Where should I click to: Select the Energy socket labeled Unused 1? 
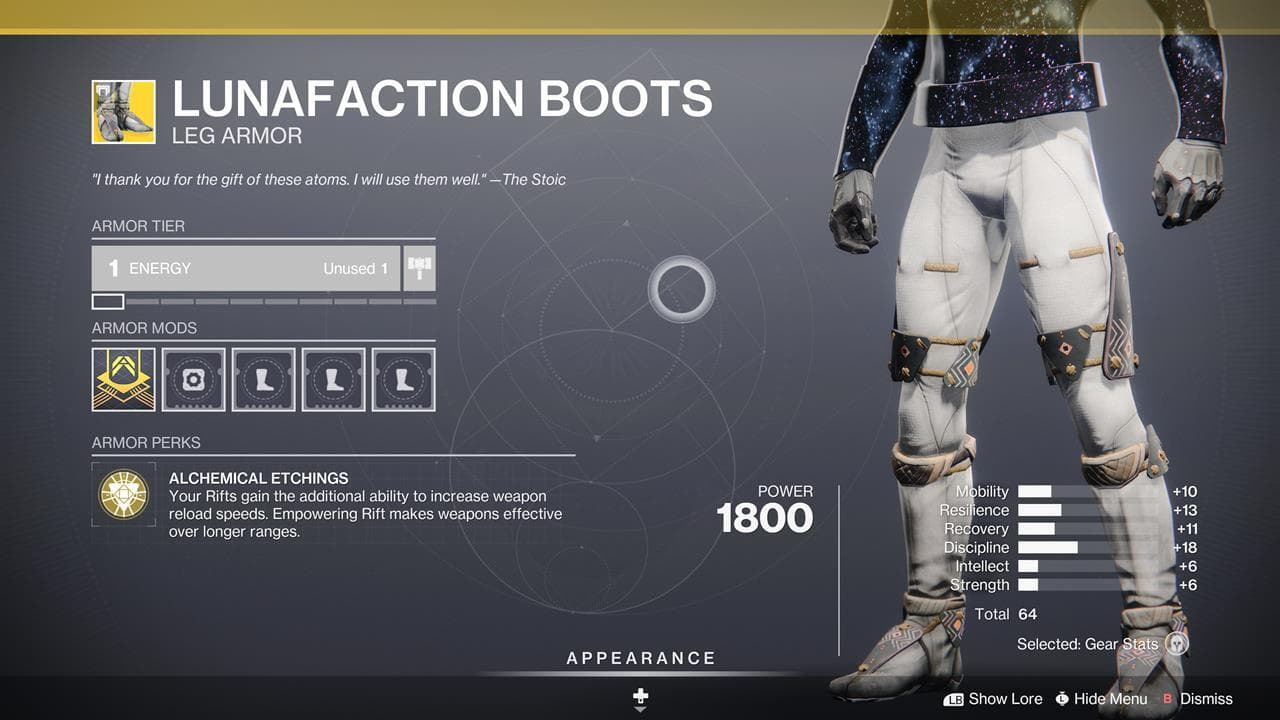click(245, 267)
